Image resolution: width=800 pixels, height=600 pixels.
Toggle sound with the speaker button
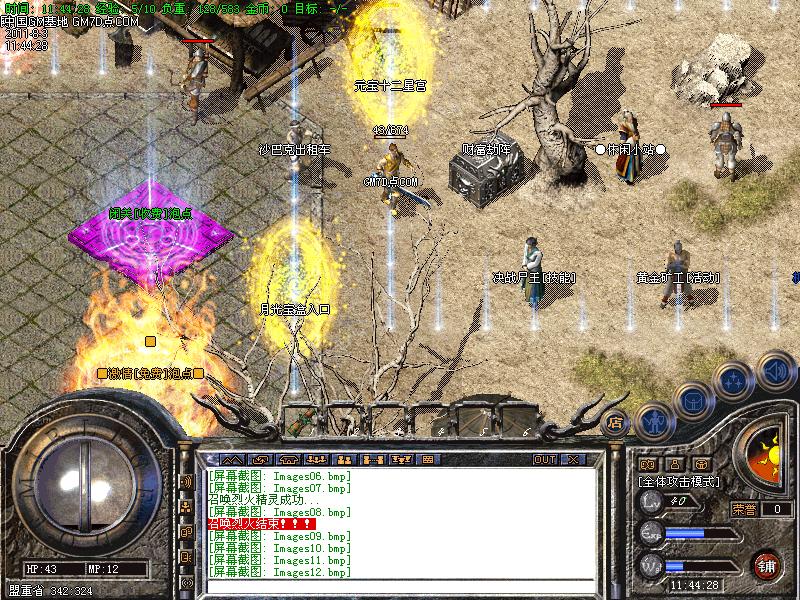(774, 371)
